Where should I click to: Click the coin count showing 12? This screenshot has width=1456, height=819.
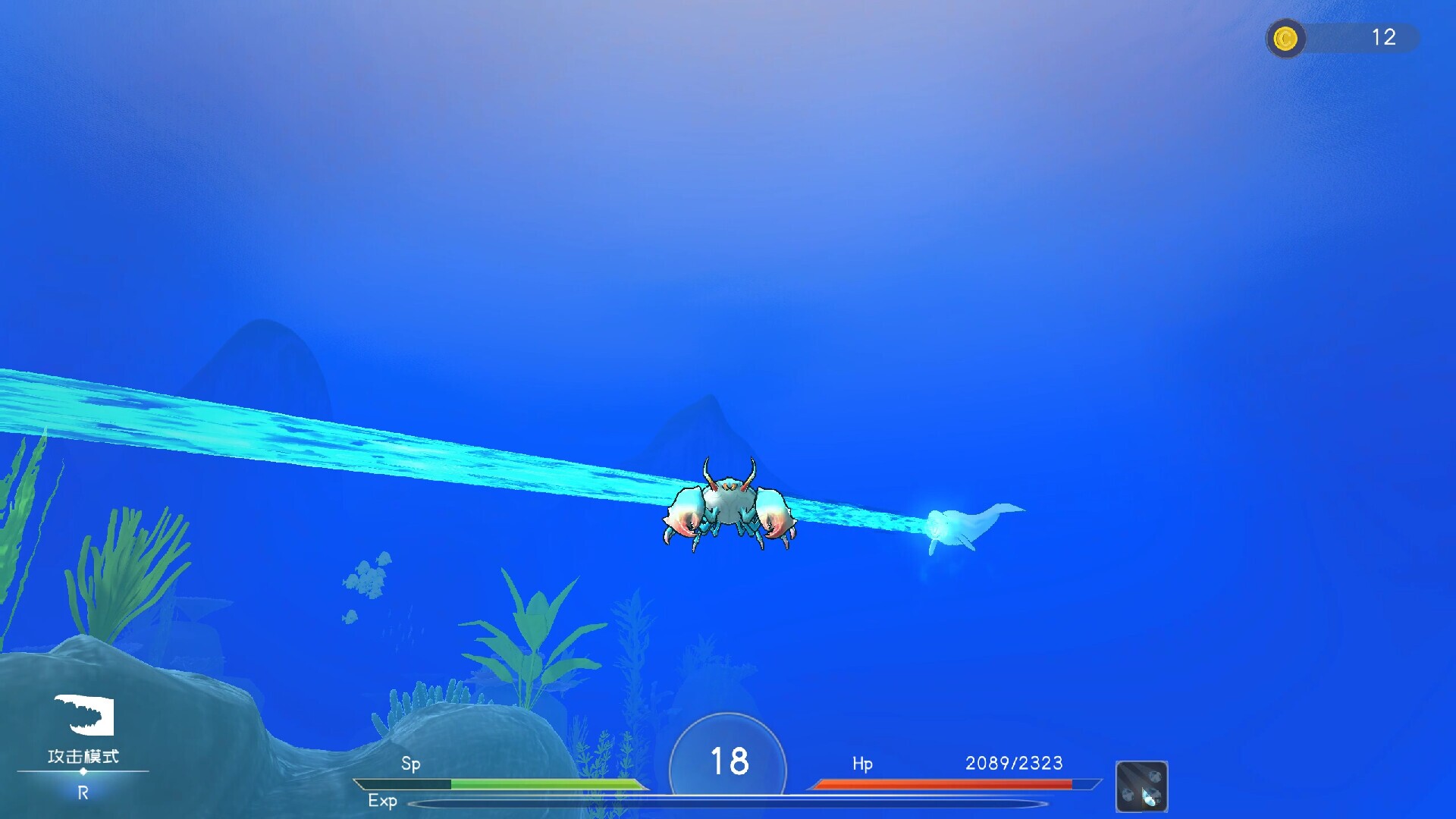[x=1385, y=38]
